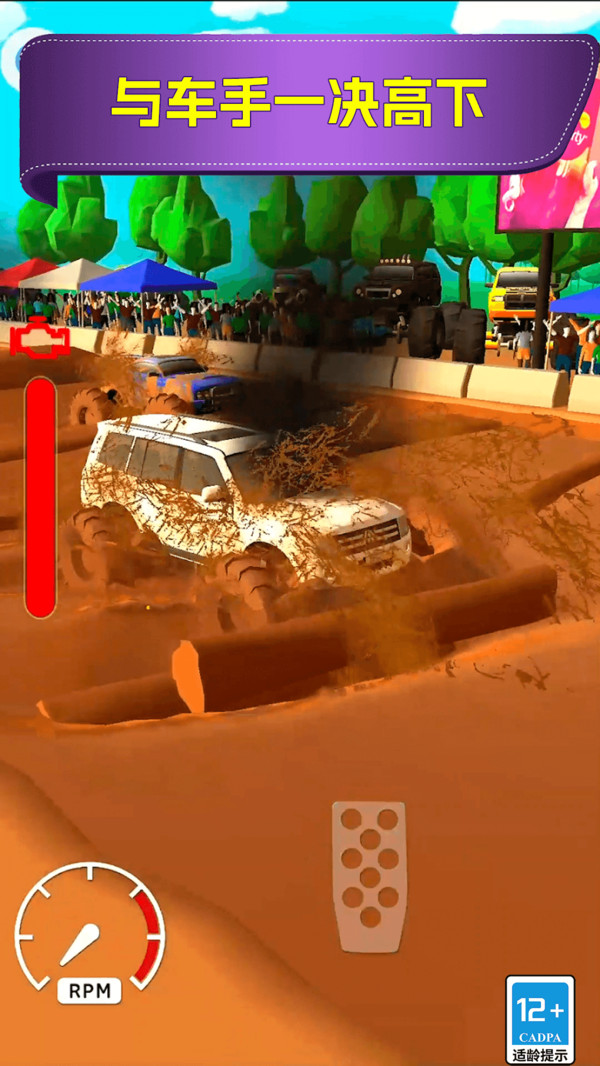Open the CADPA 12+ age rating notice
The height and width of the screenshot is (1066, 600).
[540, 1018]
